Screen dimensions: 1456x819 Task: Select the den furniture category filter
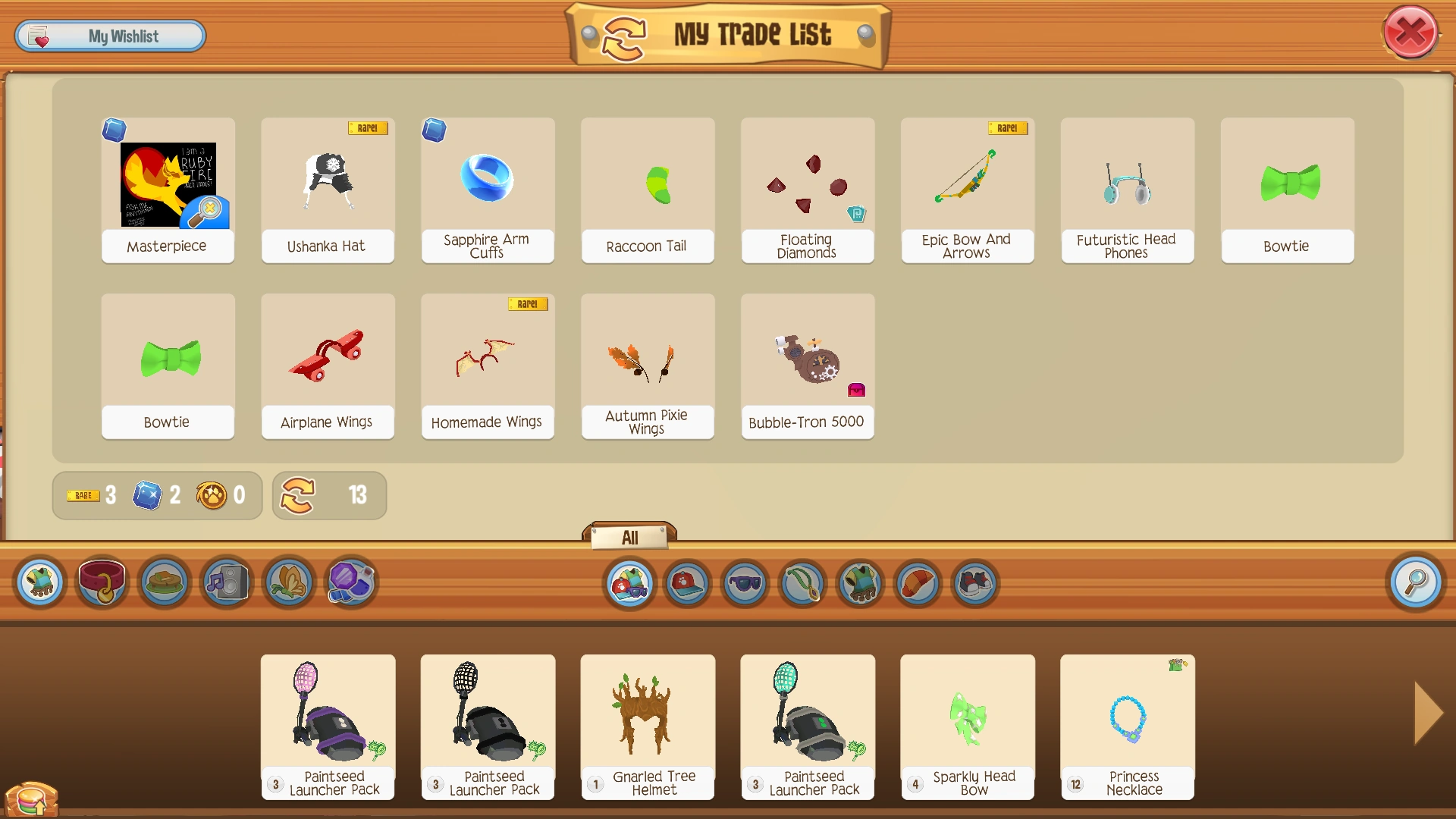click(x=164, y=582)
